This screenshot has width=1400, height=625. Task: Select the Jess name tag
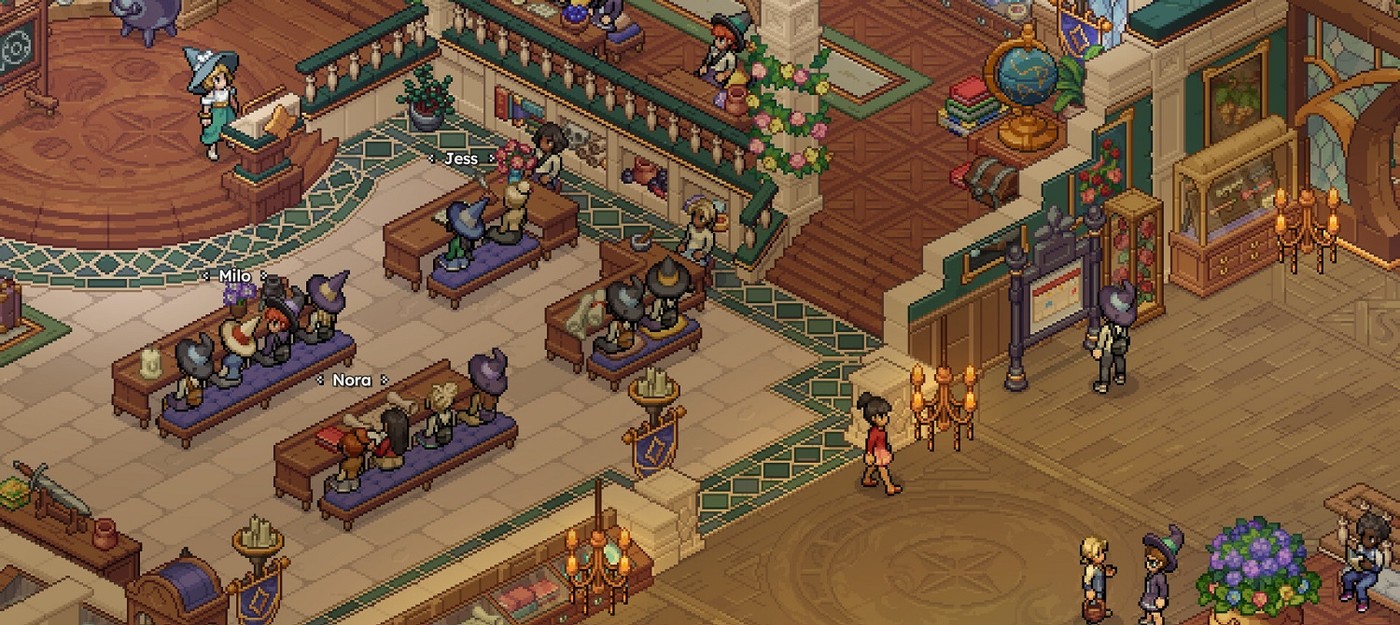[461, 159]
